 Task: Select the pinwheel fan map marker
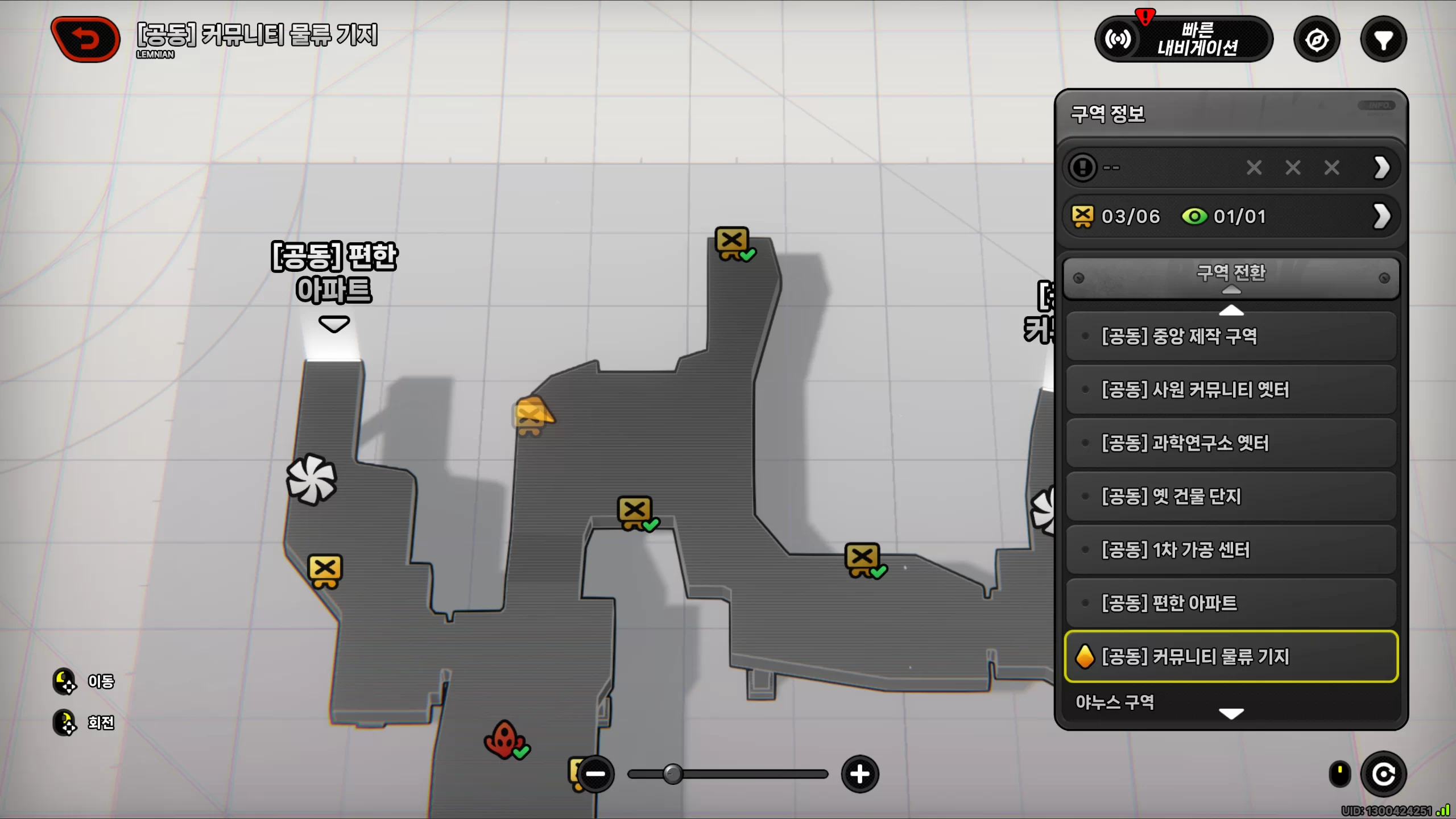311,479
